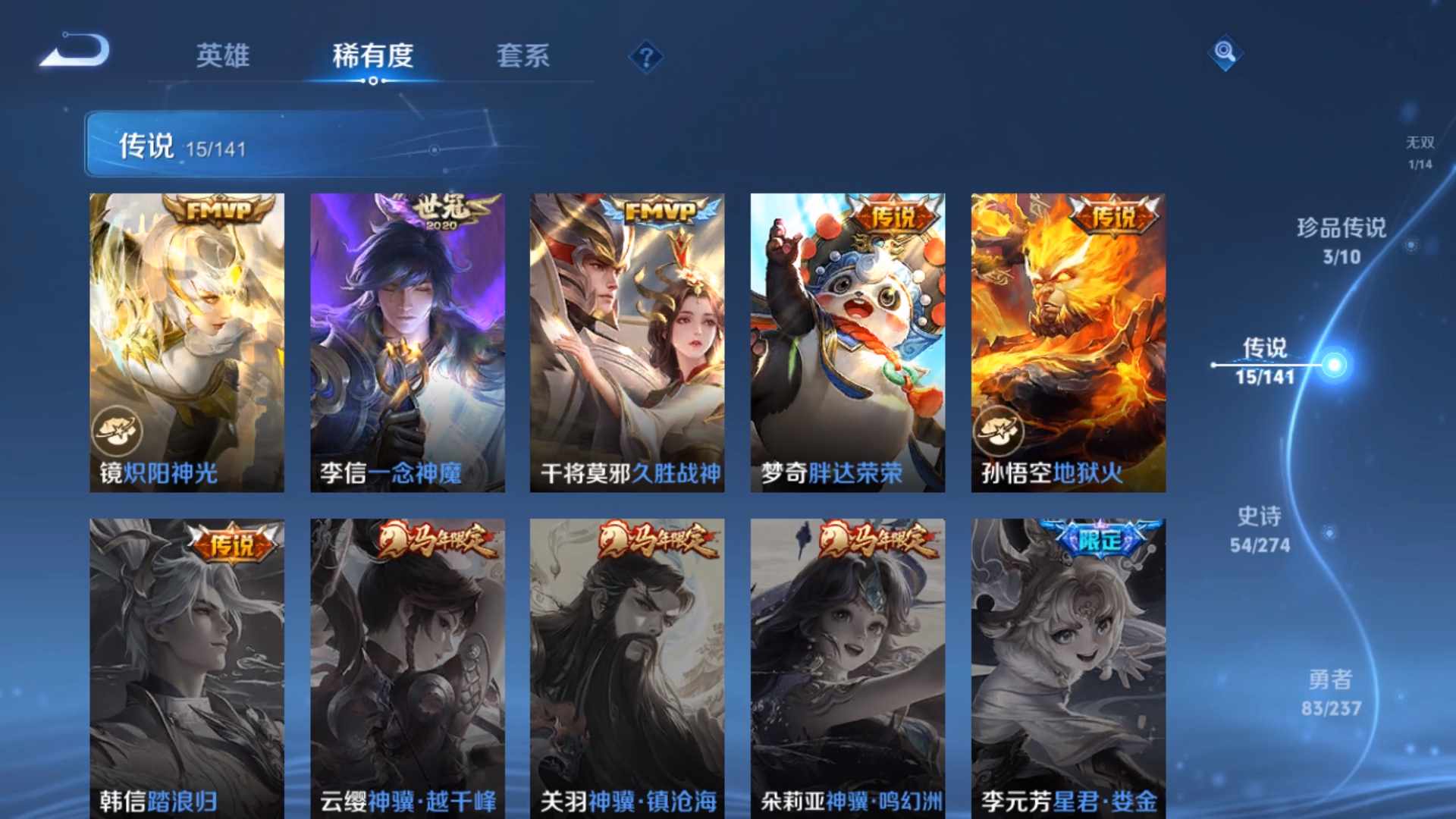Open the 干将莫邪 久胜战神 skin card
The height and width of the screenshot is (819, 1456).
pyautogui.click(x=627, y=342)
